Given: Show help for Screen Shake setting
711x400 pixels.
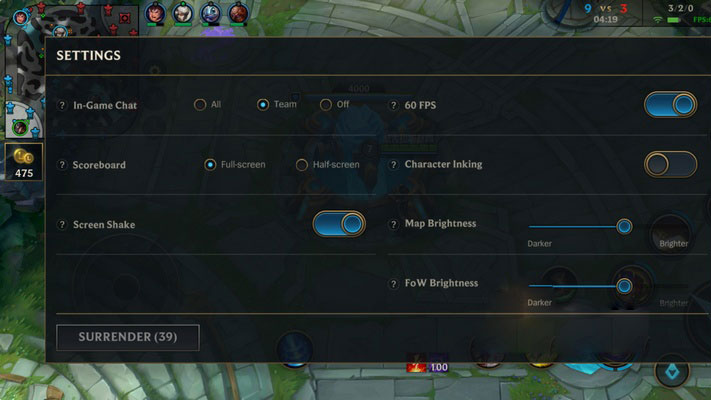Looking at the screenshot, I should [x=62, y=225].
